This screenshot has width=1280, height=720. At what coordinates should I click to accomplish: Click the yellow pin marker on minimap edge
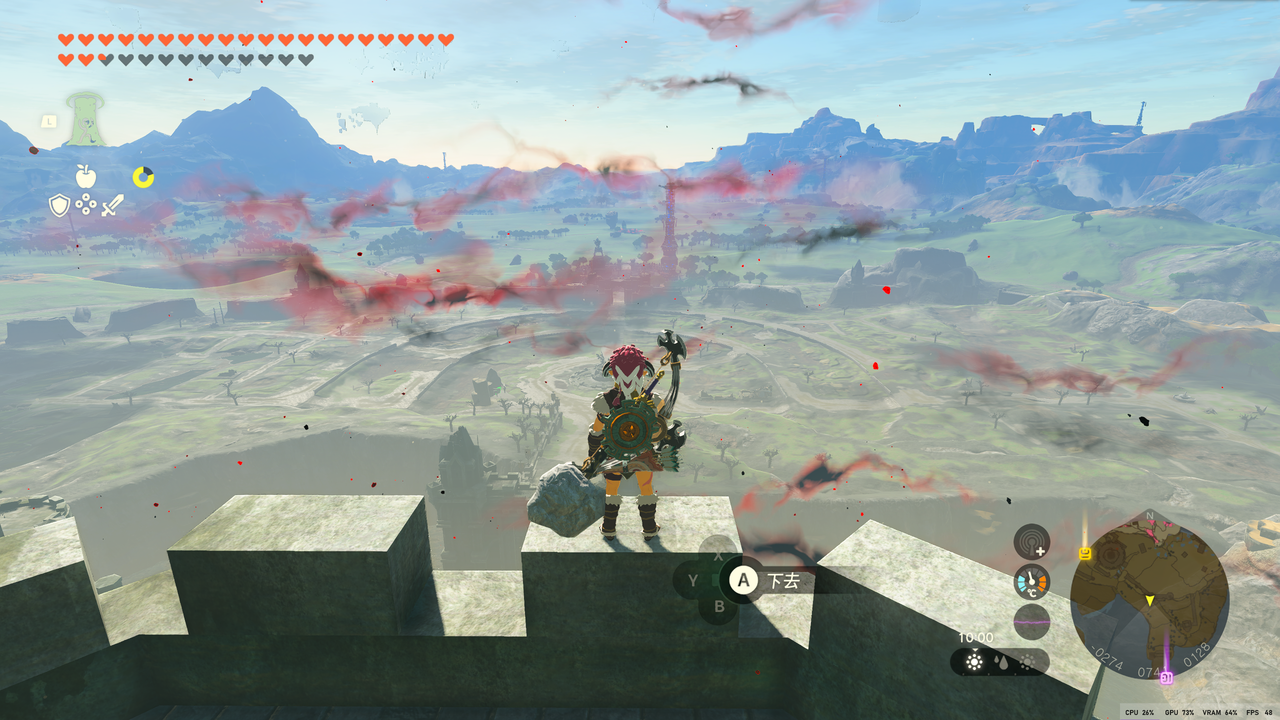[x=1085, y=552]
